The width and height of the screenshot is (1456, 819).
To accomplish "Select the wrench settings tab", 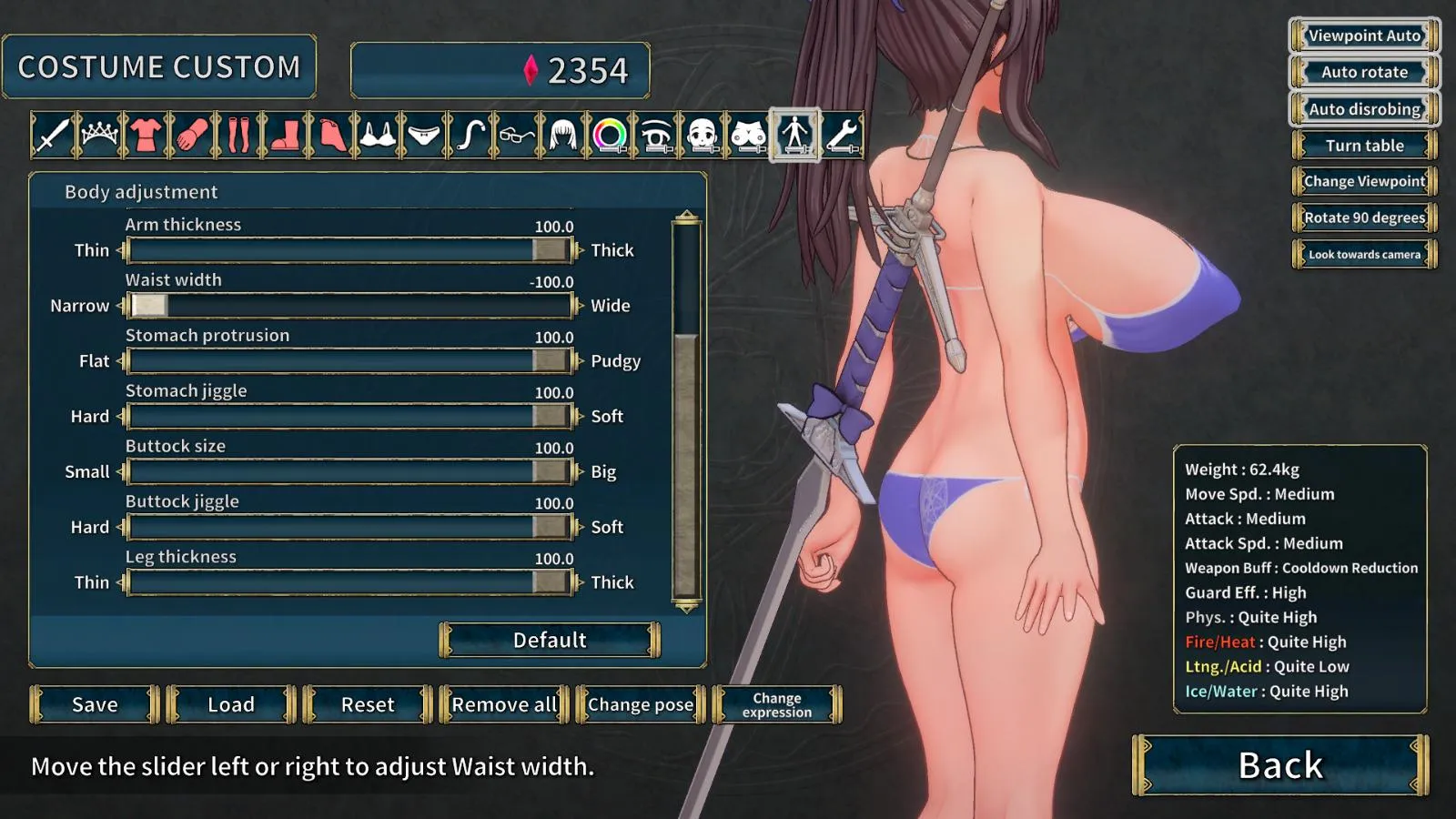I will 843,136.
